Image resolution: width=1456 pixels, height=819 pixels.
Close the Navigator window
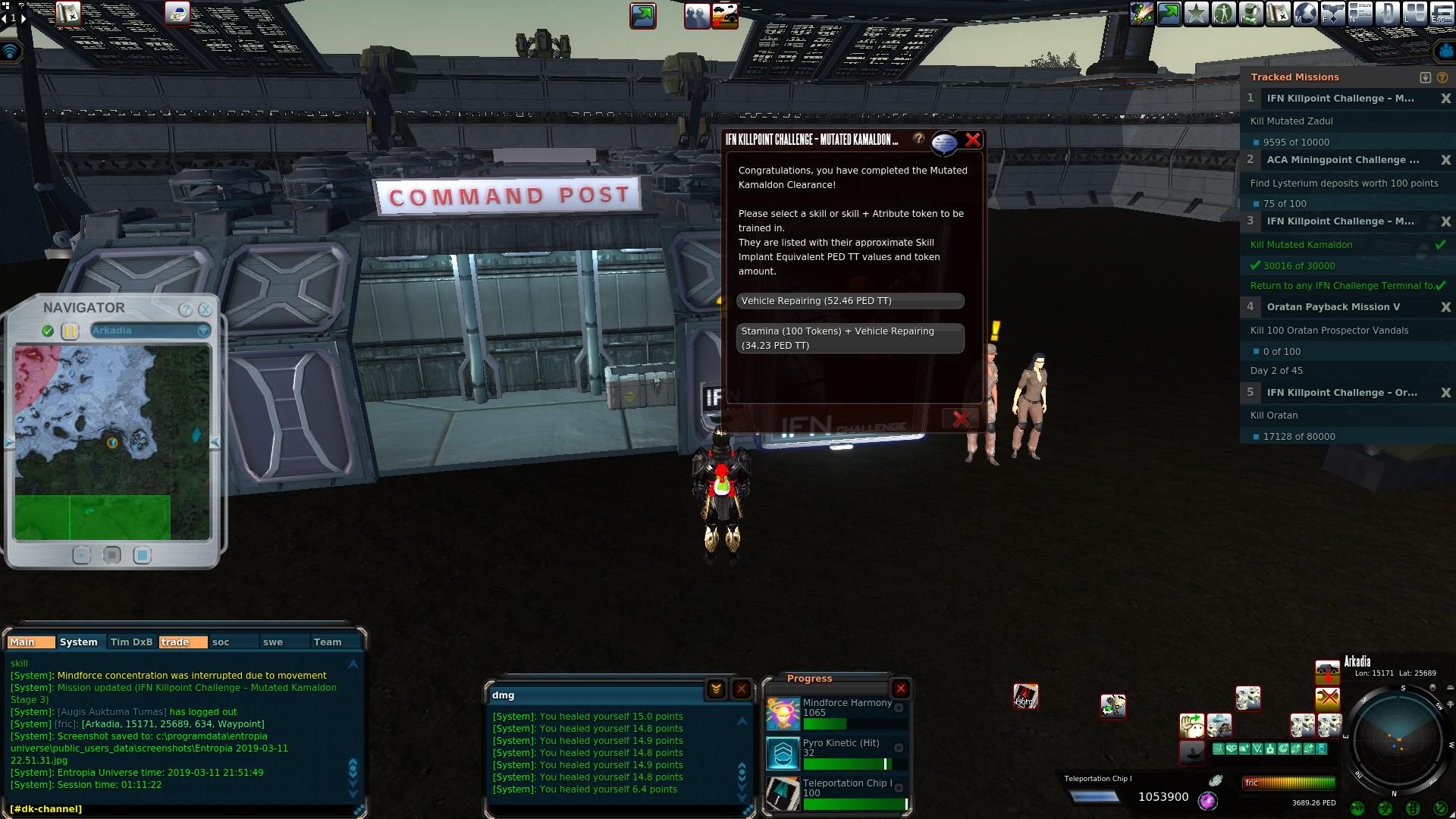pos(205,309)
